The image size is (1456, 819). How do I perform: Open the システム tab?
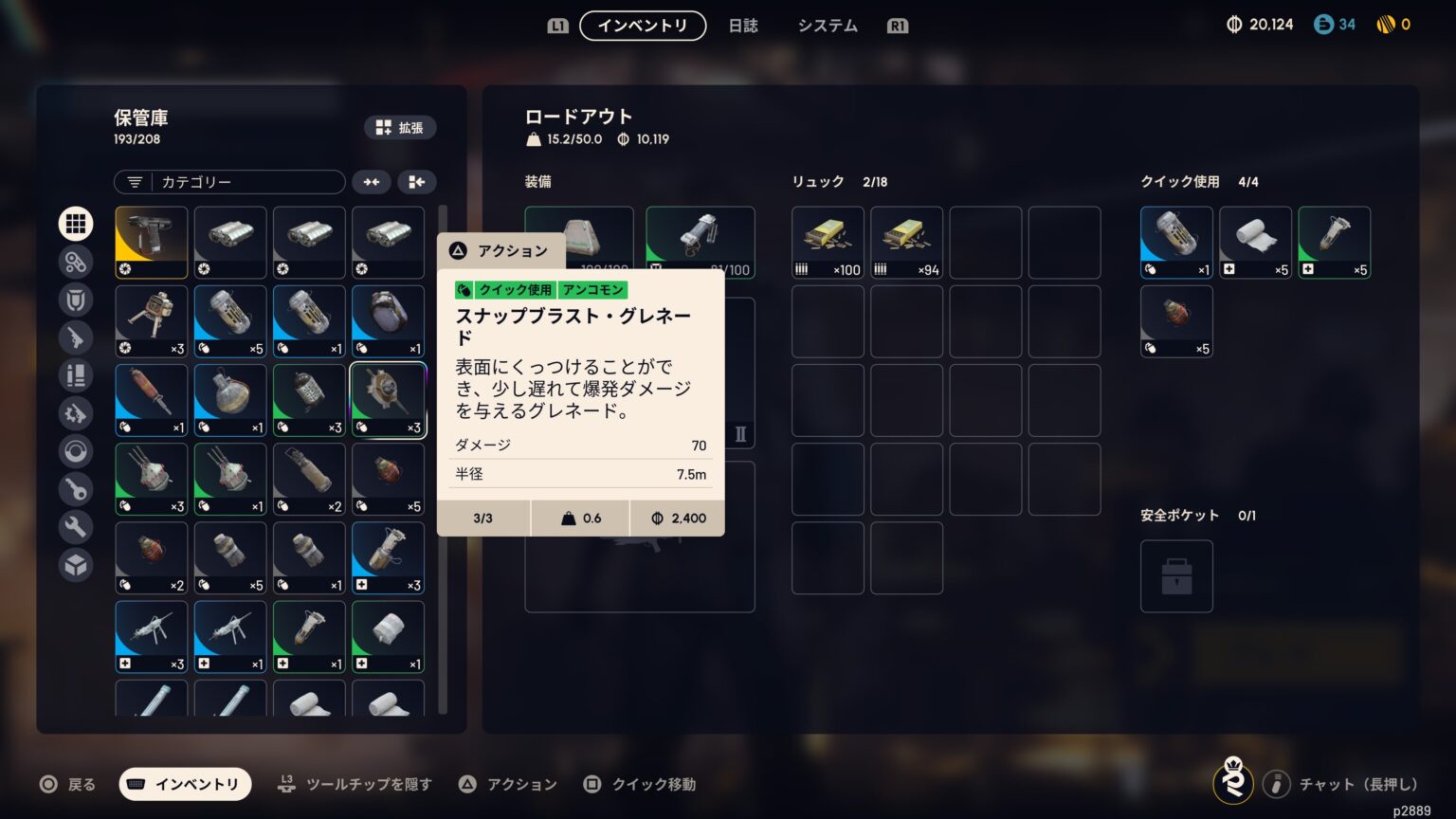coord(827,26)
